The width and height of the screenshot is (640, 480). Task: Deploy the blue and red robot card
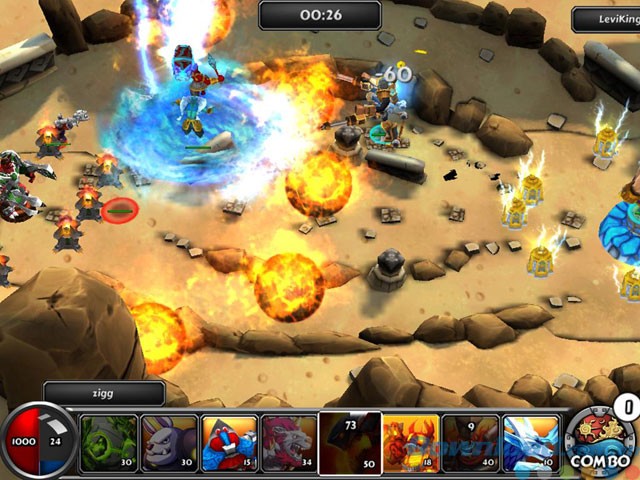229,443
